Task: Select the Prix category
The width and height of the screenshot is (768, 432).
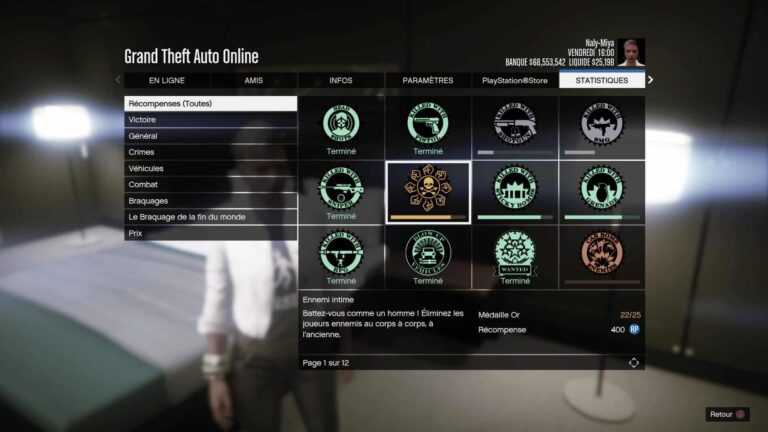Action: [210, 232]
